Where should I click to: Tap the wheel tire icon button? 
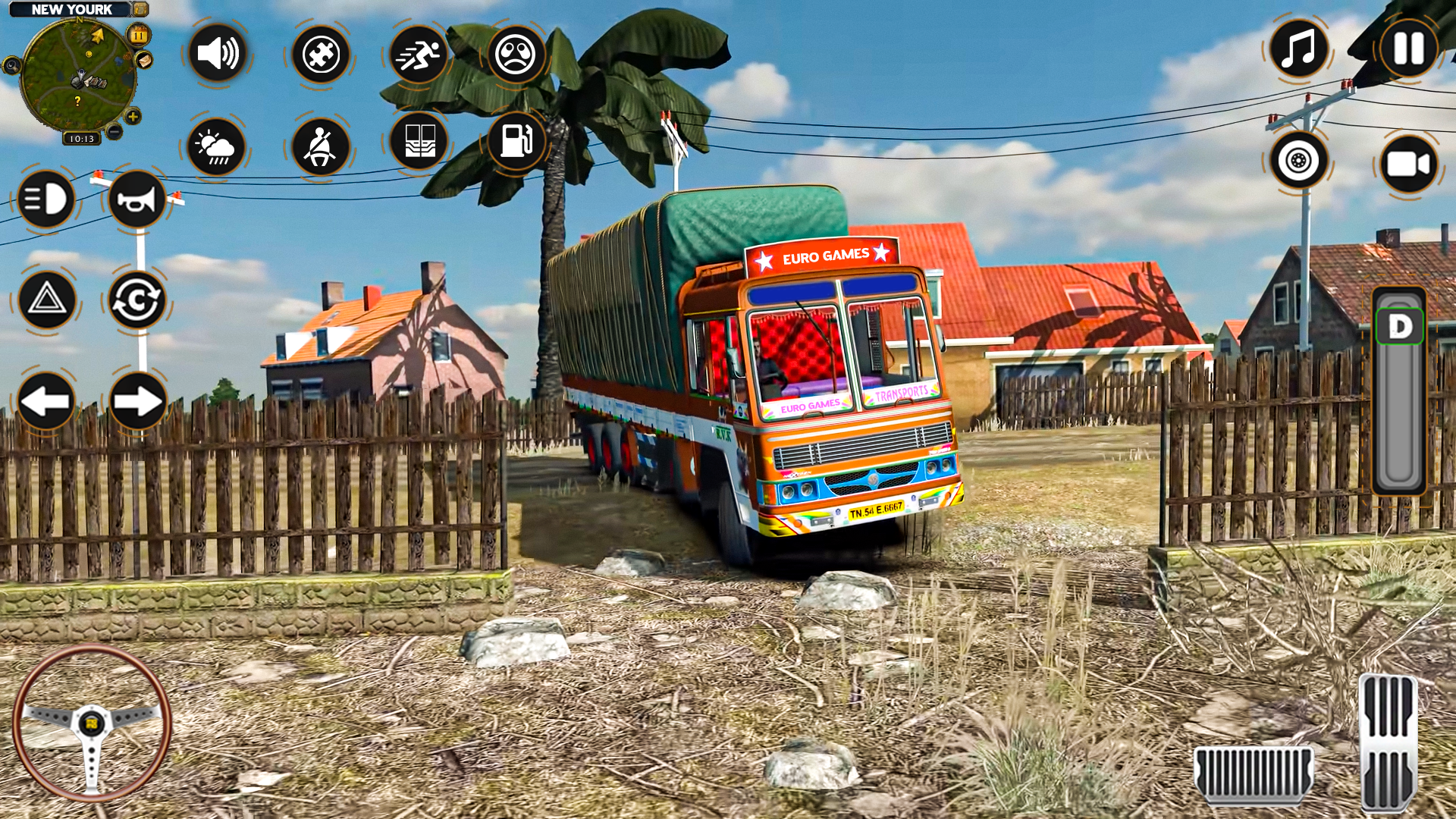point(1298,161)
